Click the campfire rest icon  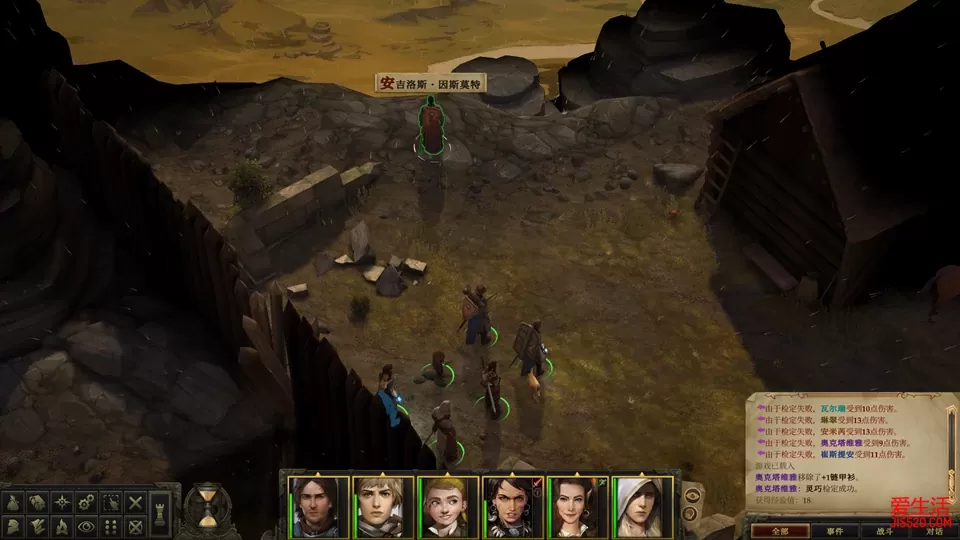(x=61, y=525)
